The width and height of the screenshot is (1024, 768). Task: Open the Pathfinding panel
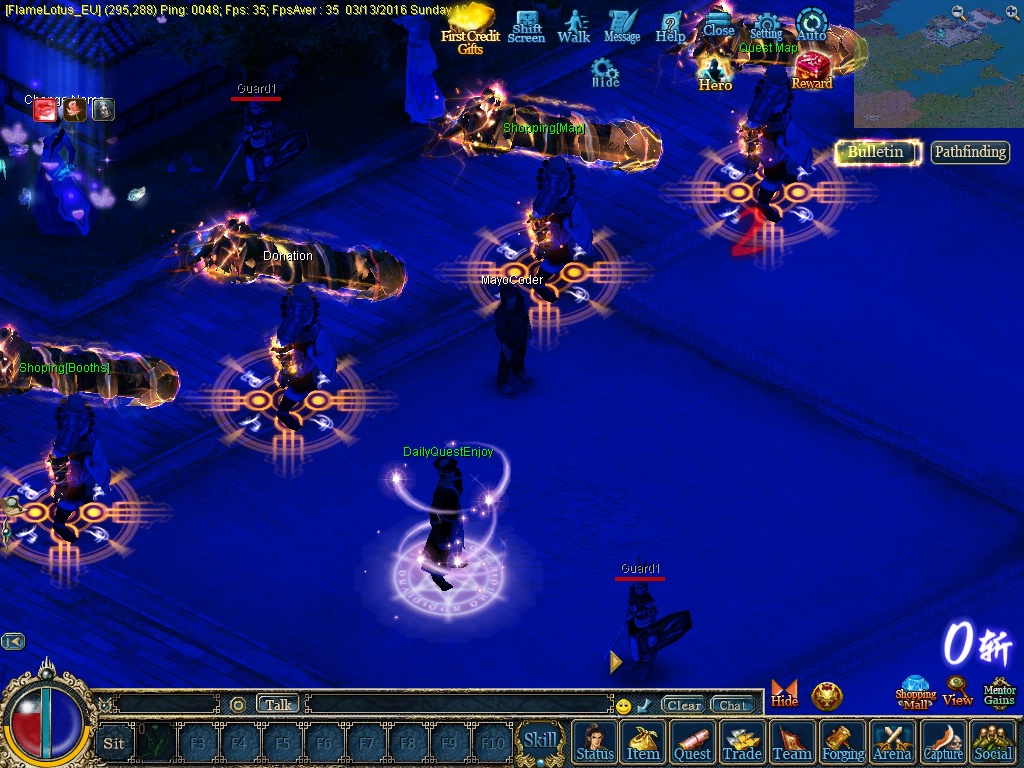tap(970, 152)
